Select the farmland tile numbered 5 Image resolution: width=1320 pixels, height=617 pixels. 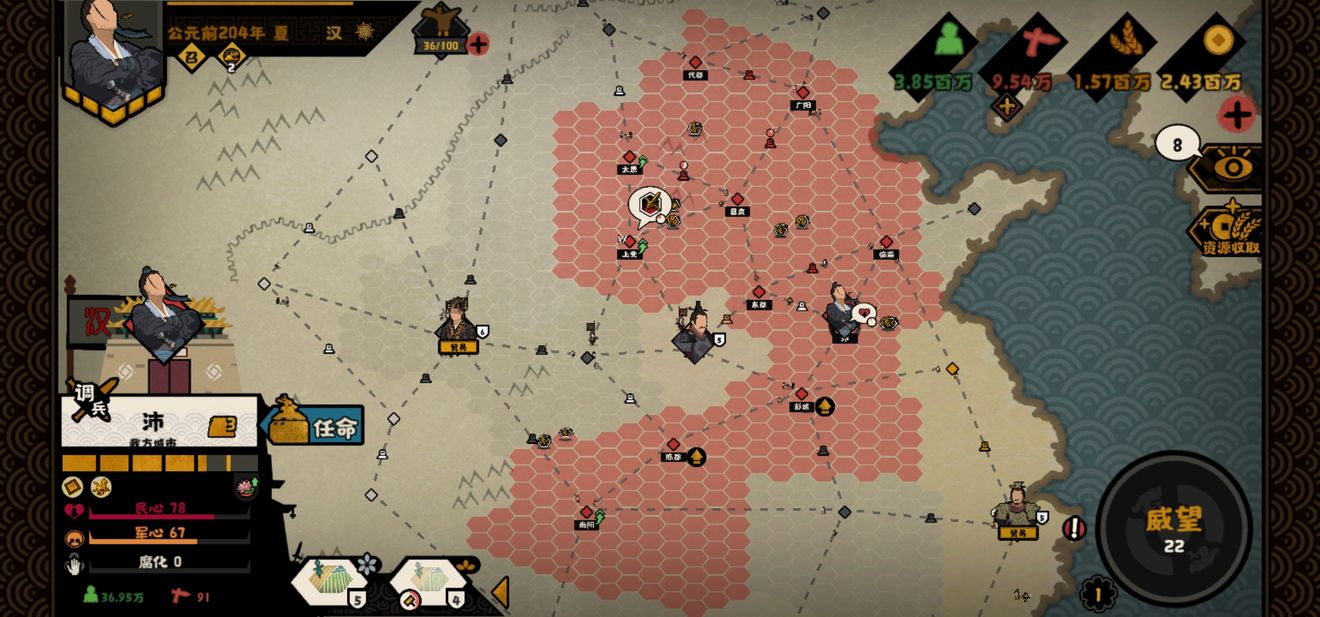[332, 582]
